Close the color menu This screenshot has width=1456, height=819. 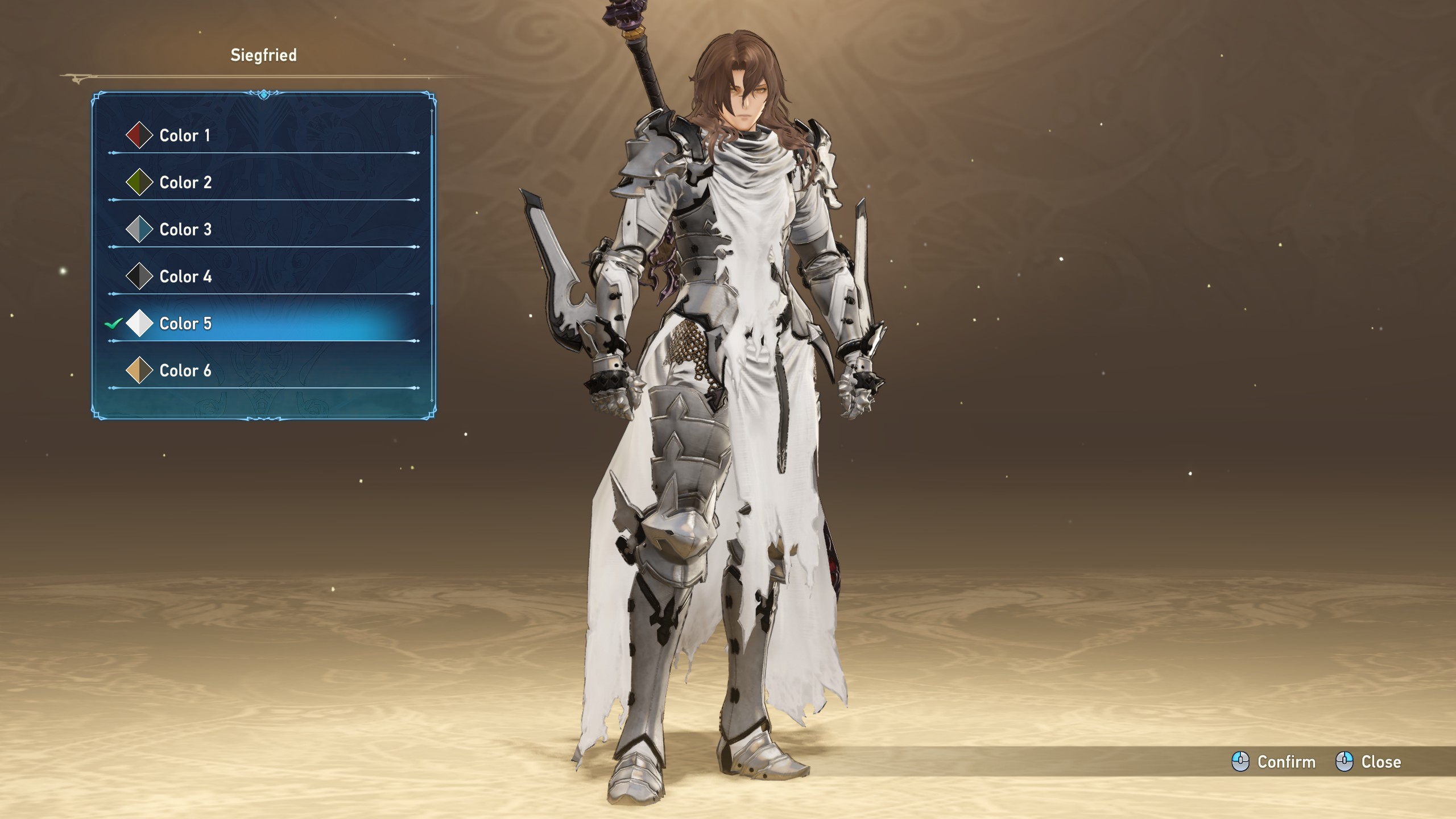[x=1368, y=762]
